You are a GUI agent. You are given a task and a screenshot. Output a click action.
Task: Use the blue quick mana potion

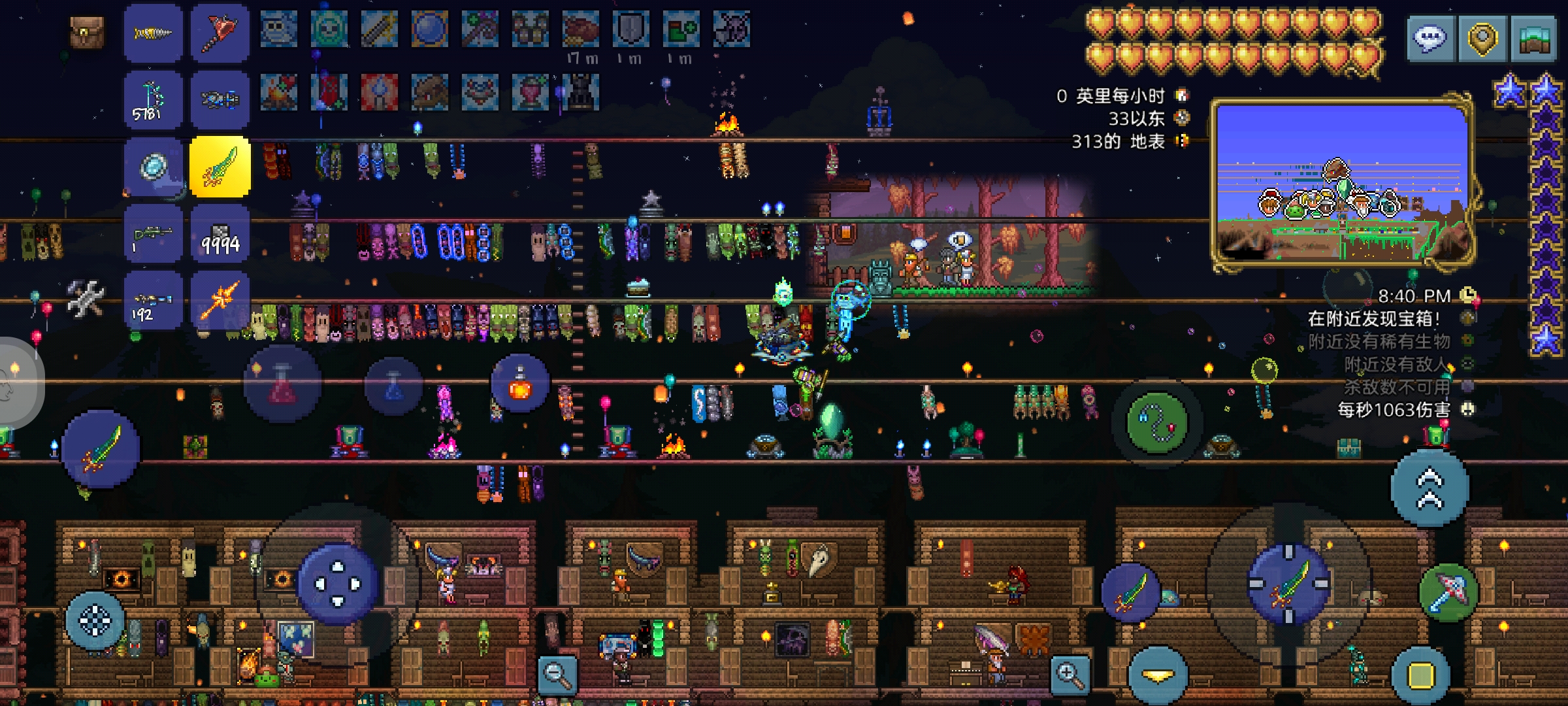click(393, 386)
